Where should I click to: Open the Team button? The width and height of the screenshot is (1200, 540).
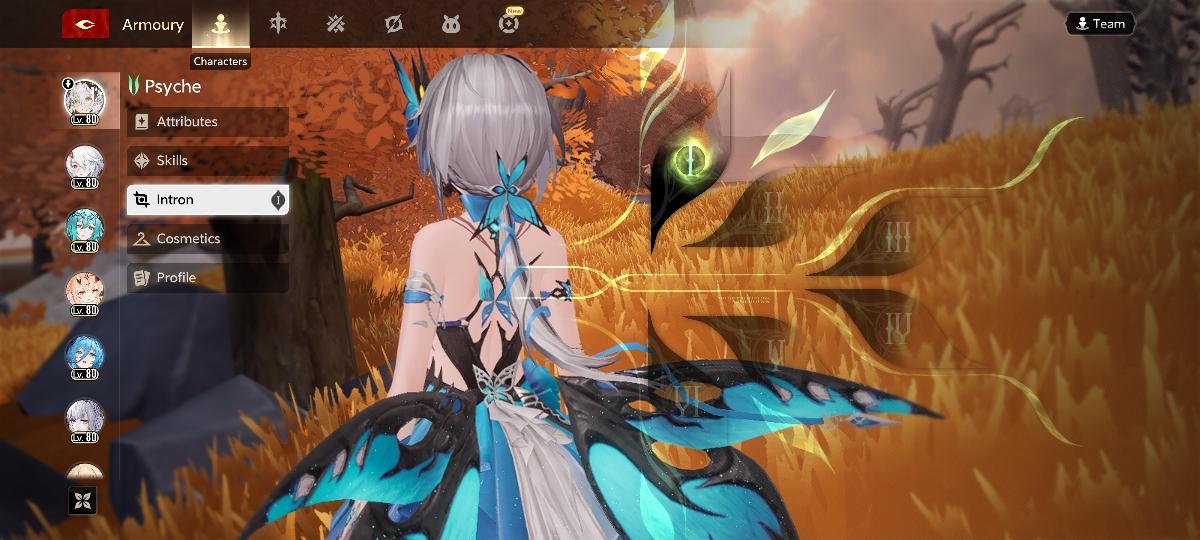(x=1100, y=24)
